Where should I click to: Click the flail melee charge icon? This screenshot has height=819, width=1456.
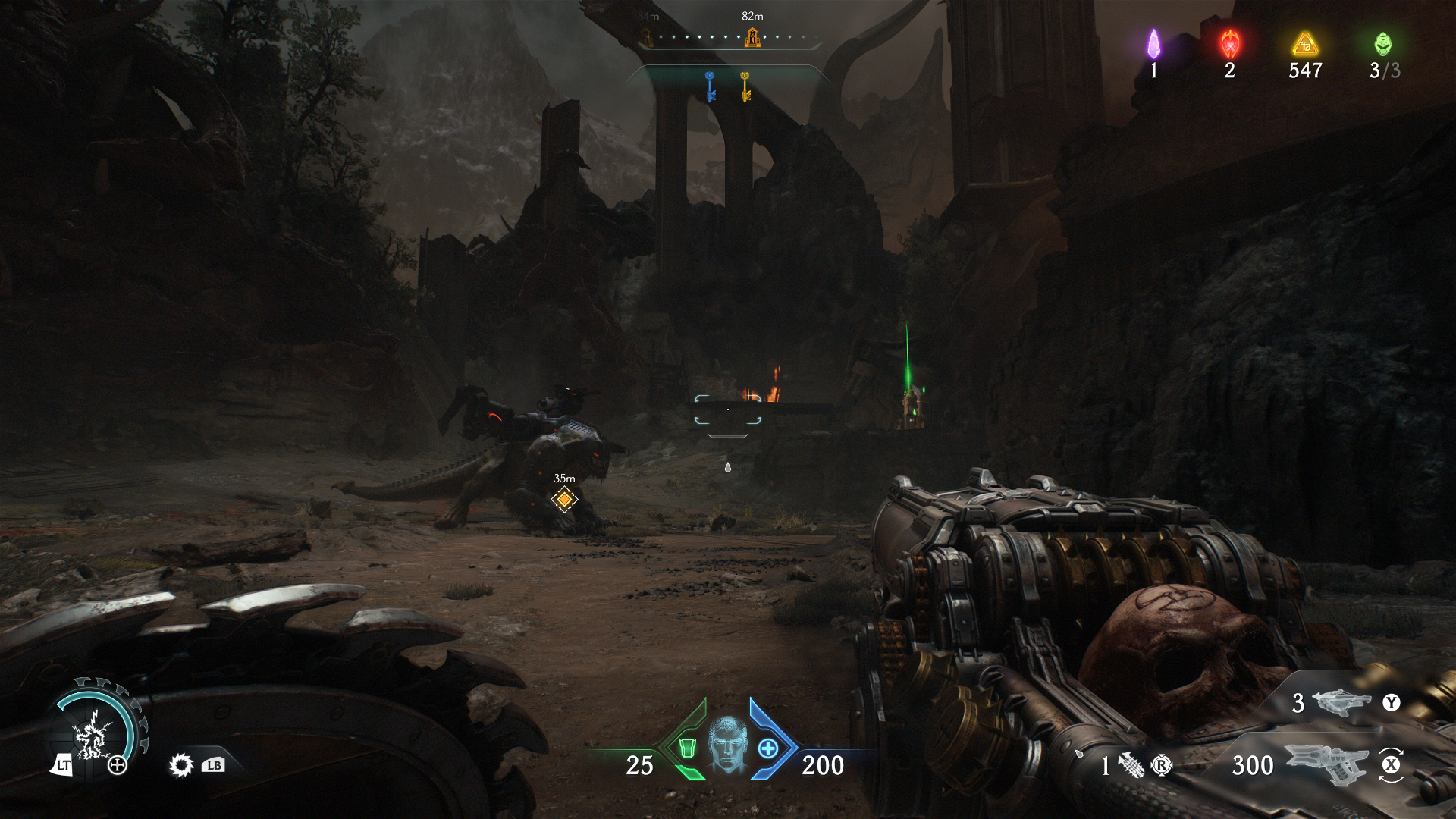[x=1131, y=765]
